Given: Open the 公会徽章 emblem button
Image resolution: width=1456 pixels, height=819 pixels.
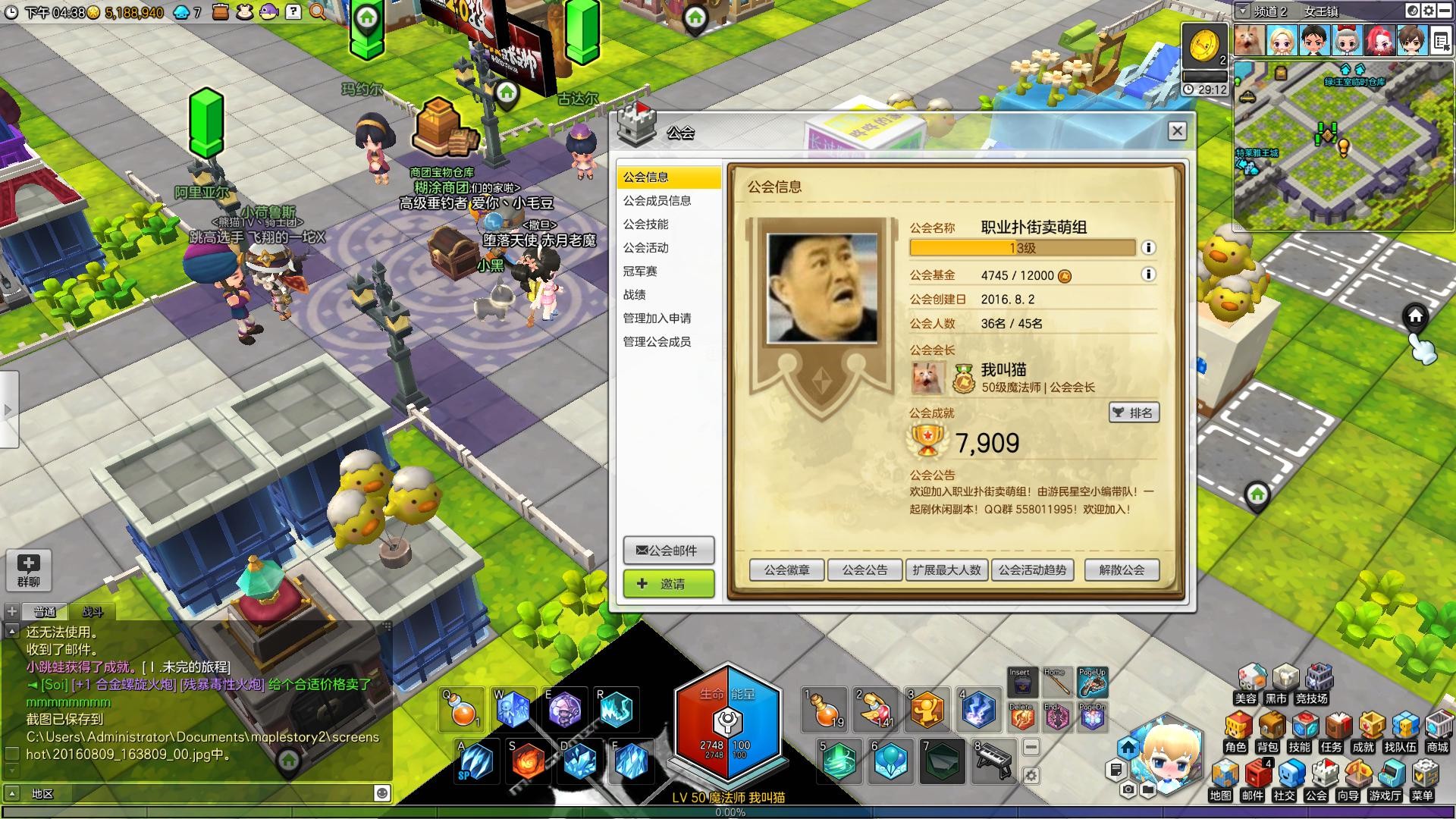Looking at the screenshot, I should 786,570.
